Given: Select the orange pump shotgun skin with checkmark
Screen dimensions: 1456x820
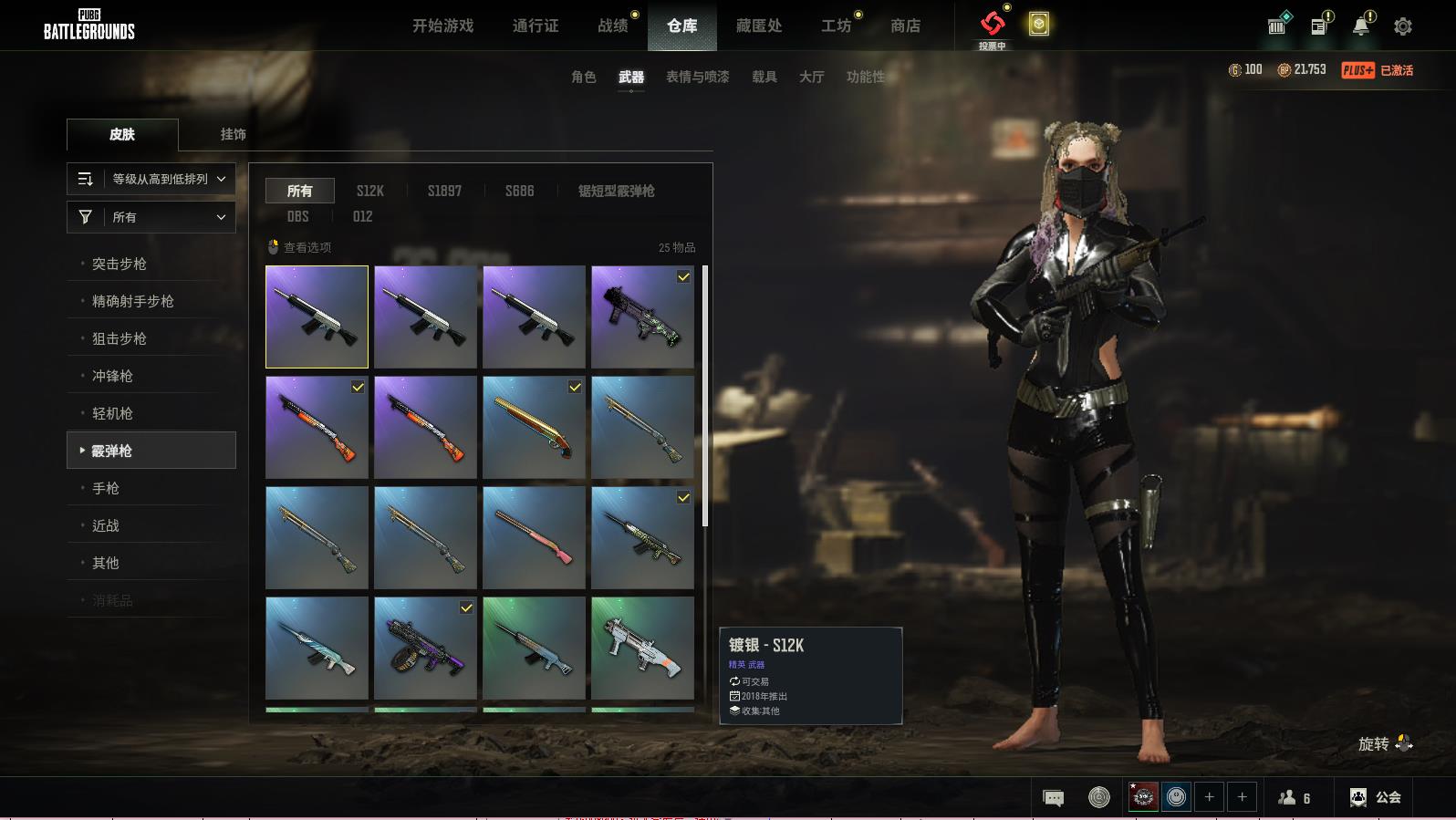Looking at the screenshot, I should point(317,427).
